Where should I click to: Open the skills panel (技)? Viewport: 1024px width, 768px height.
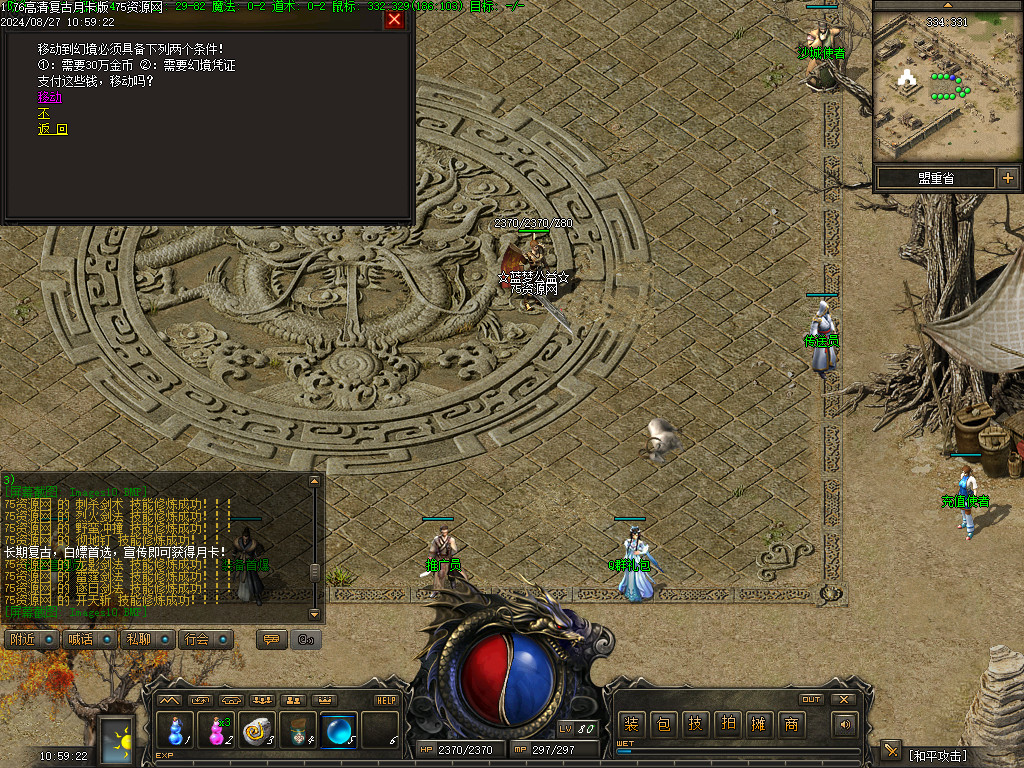[x=695, y=724]
